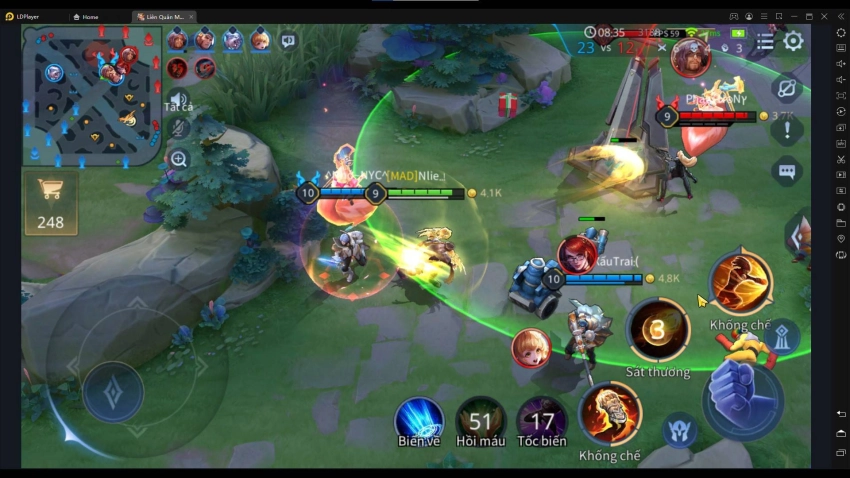Toggle the speaker sound button
The image size is (850, 478).
(x=179, y=100)
